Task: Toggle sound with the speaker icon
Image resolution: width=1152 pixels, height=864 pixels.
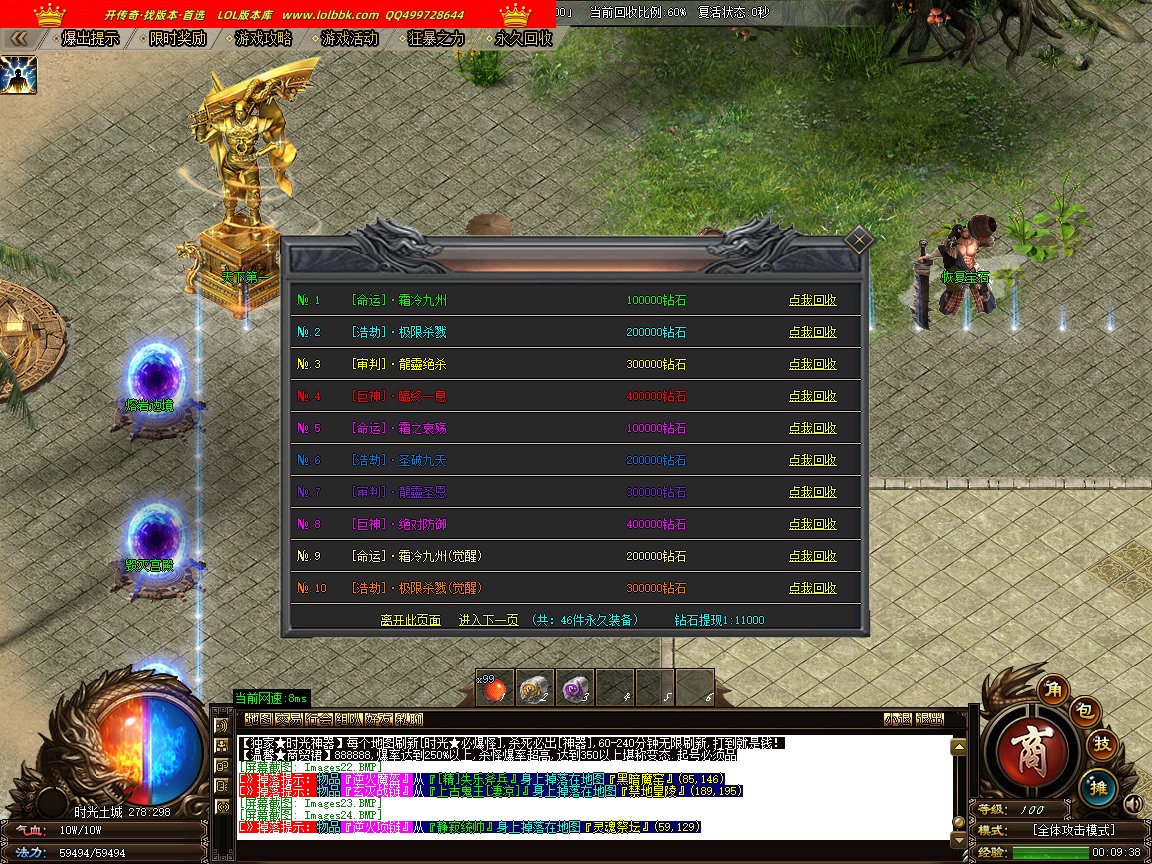Action: tap(1132, 803)
